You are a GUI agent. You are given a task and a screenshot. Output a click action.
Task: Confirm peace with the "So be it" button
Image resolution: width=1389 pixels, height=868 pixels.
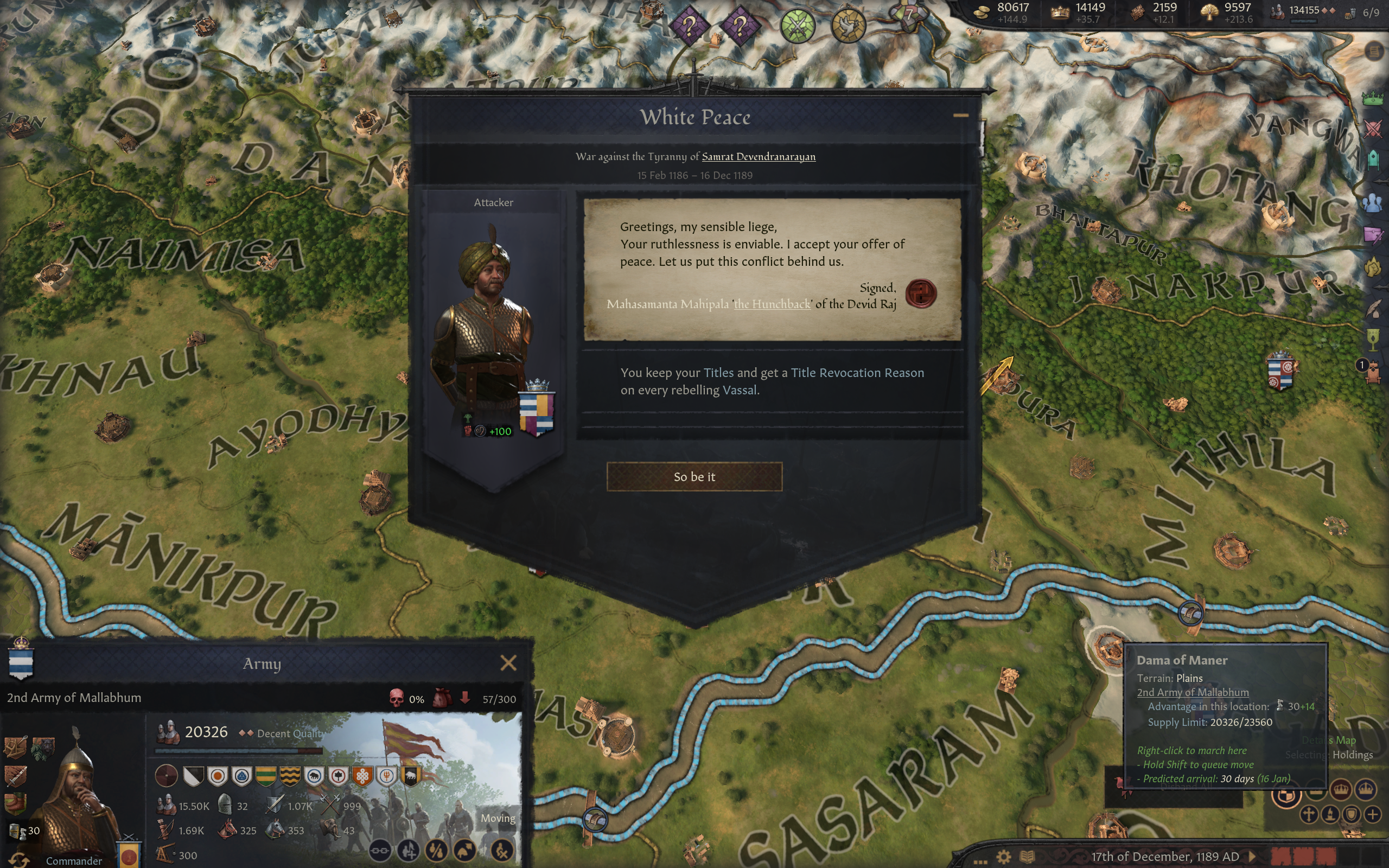[x=694, y=476]
